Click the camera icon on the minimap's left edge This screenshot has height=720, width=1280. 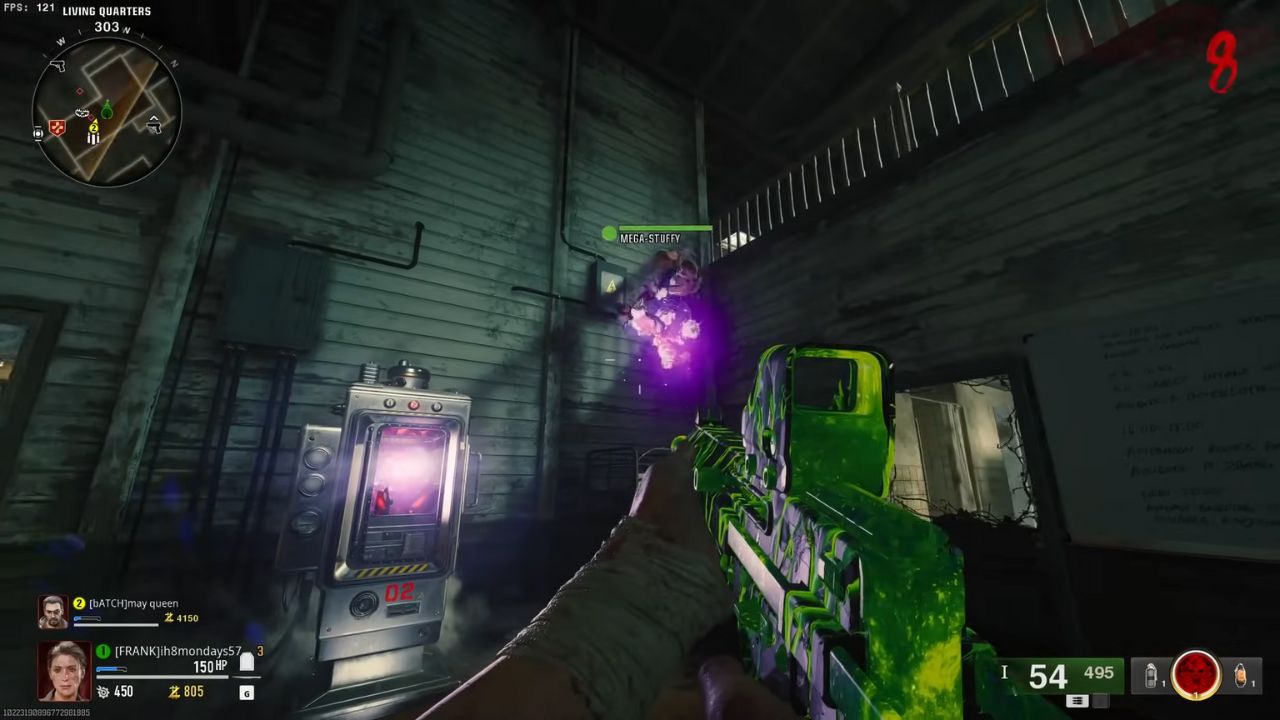[38, 134]
